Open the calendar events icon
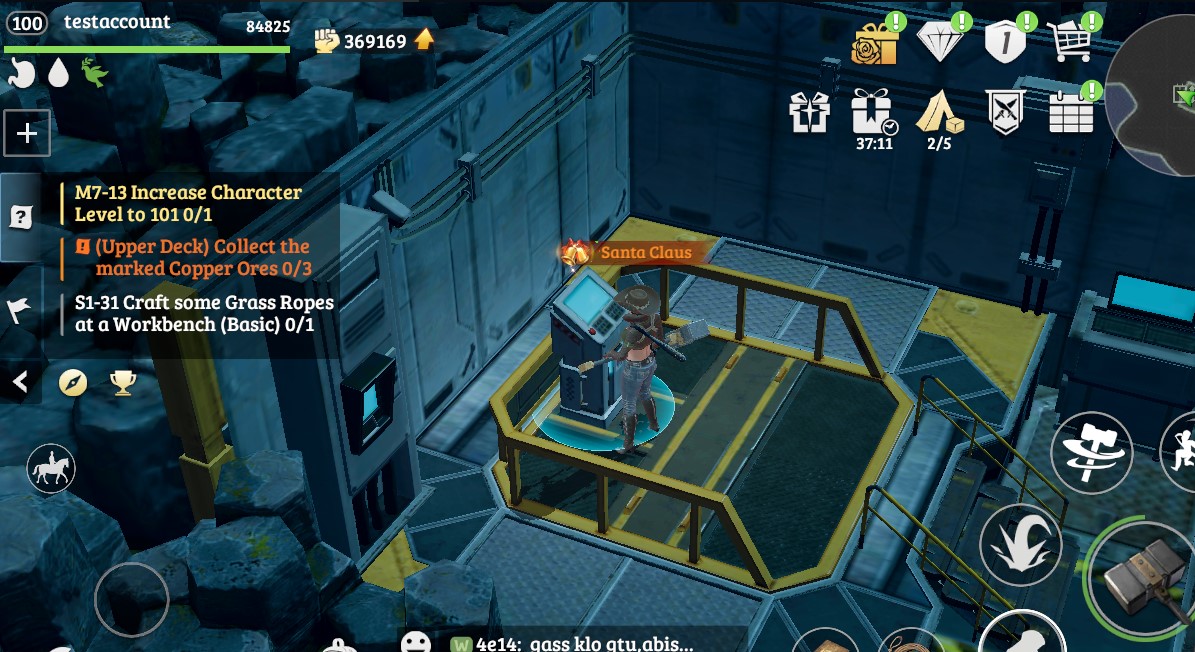 (1071, 112)
